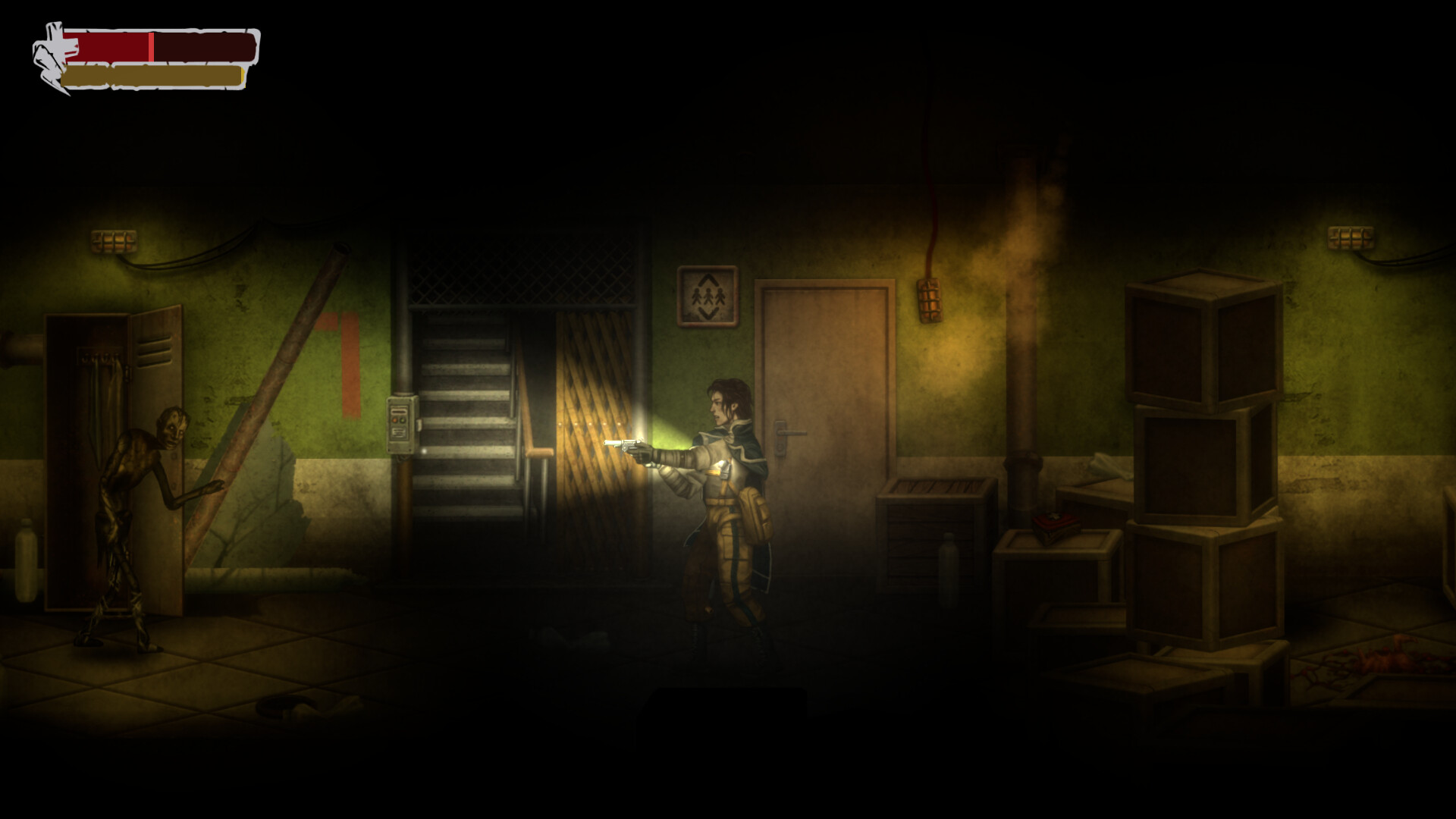Click the ventilation grille on the right wall
Image resolution: width=1456 pixels, height=819 pixels.
tap(1349, 239)
